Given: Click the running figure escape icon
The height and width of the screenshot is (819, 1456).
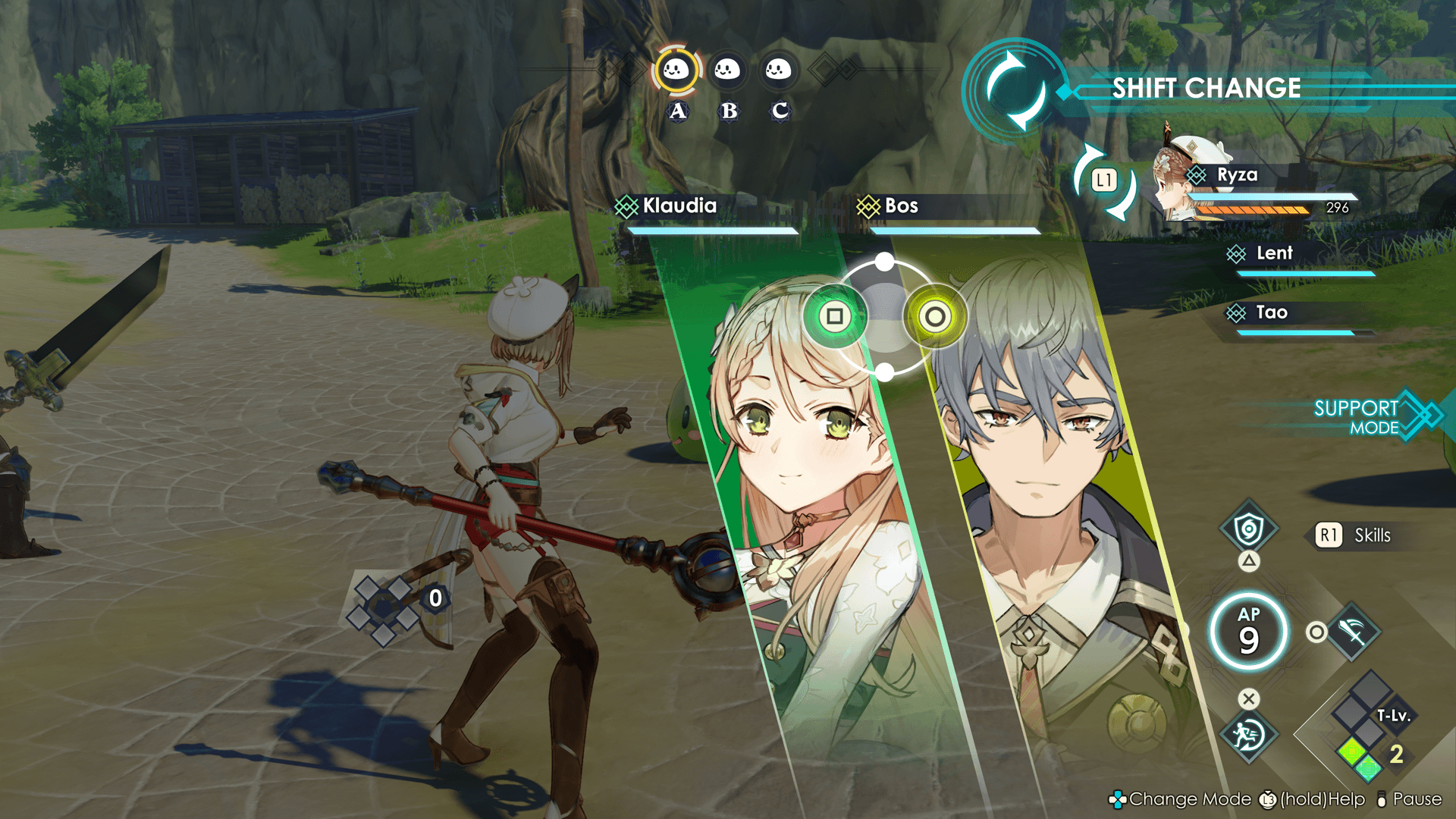Looking at the screenshot, I should pyautogui.click(x=1248, y=734).
